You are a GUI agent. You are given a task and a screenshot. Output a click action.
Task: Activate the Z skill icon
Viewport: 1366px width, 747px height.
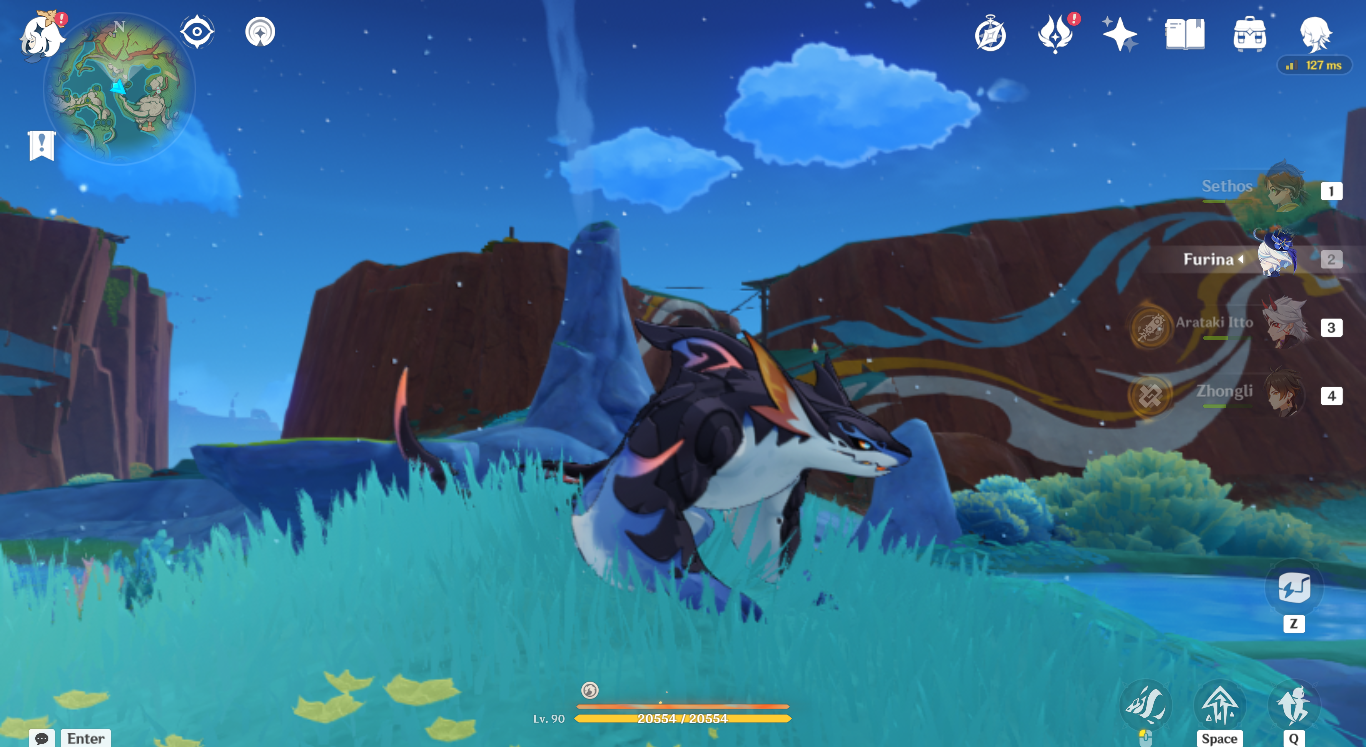tap(1294, 588)
